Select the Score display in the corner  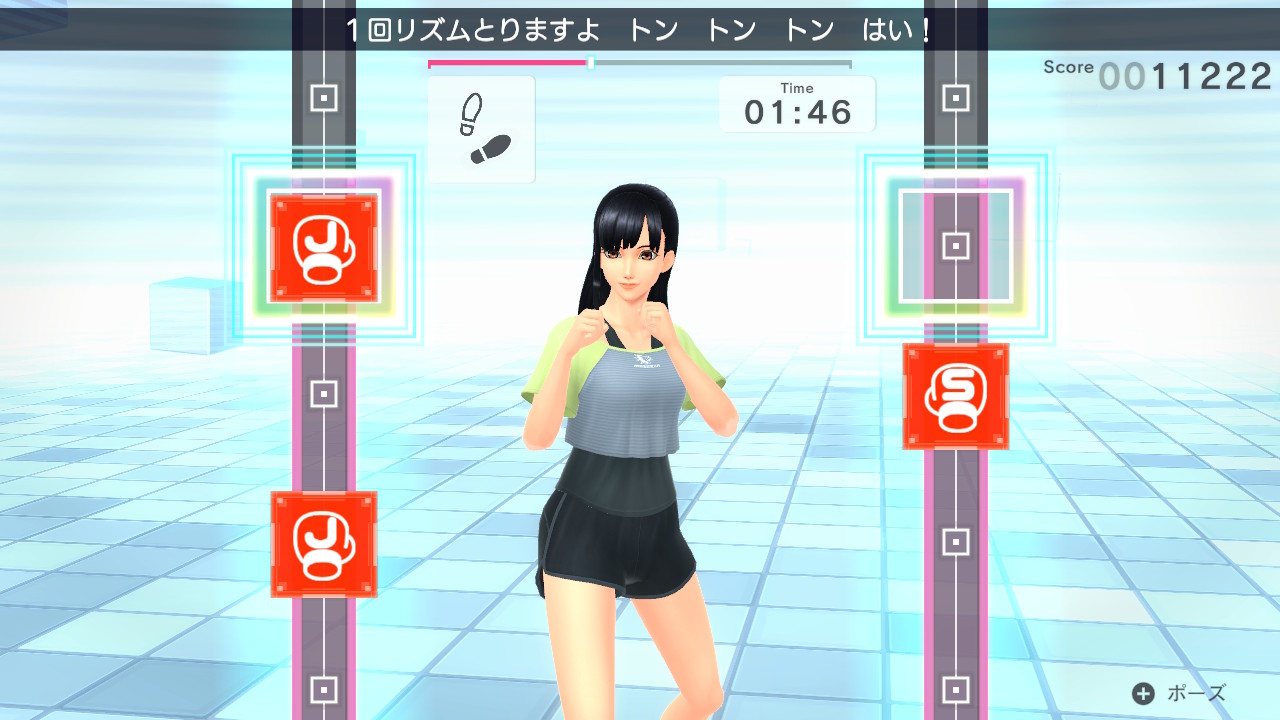(1069, 67)
